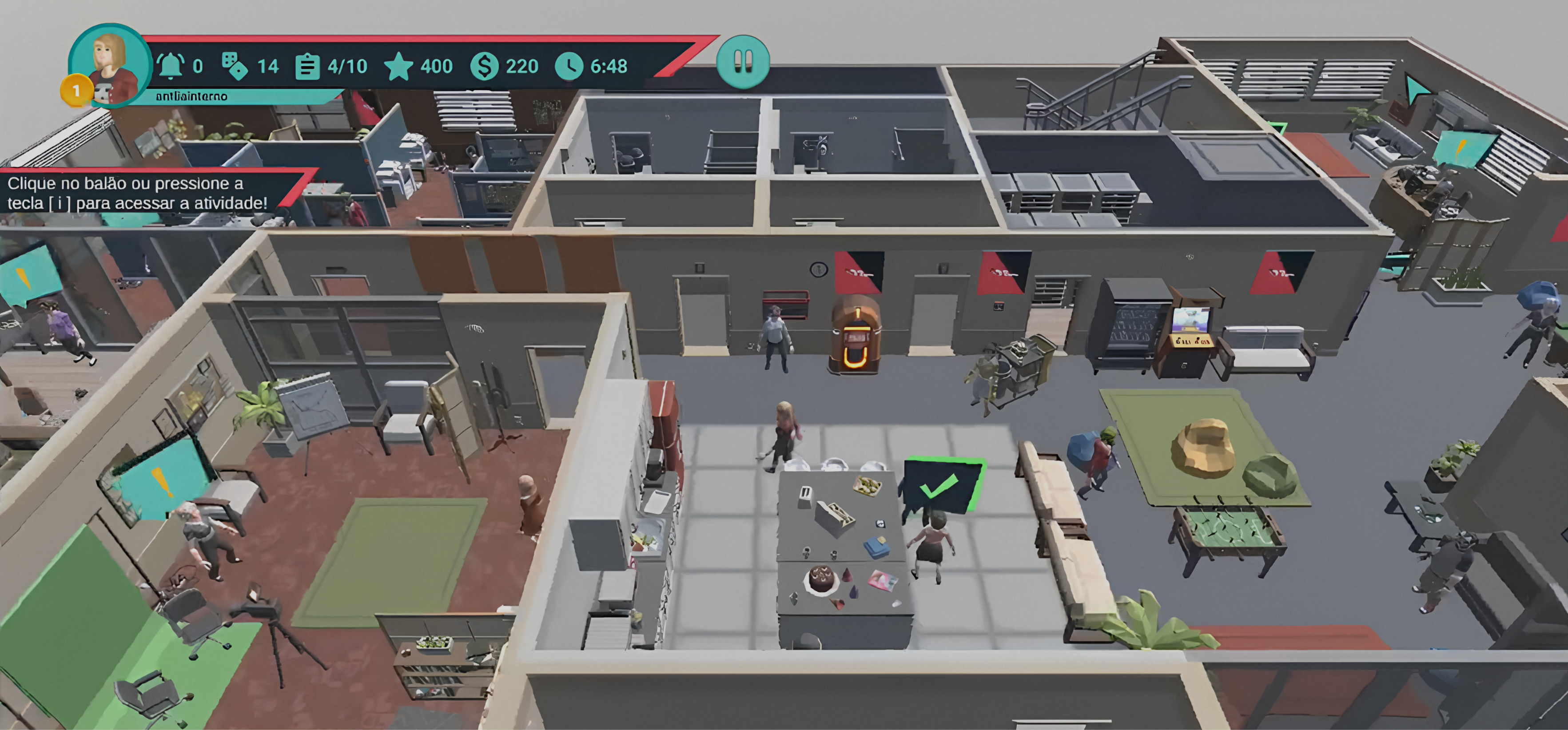Pause the game with the round button

pyautogui.click(x=743, y=62)
